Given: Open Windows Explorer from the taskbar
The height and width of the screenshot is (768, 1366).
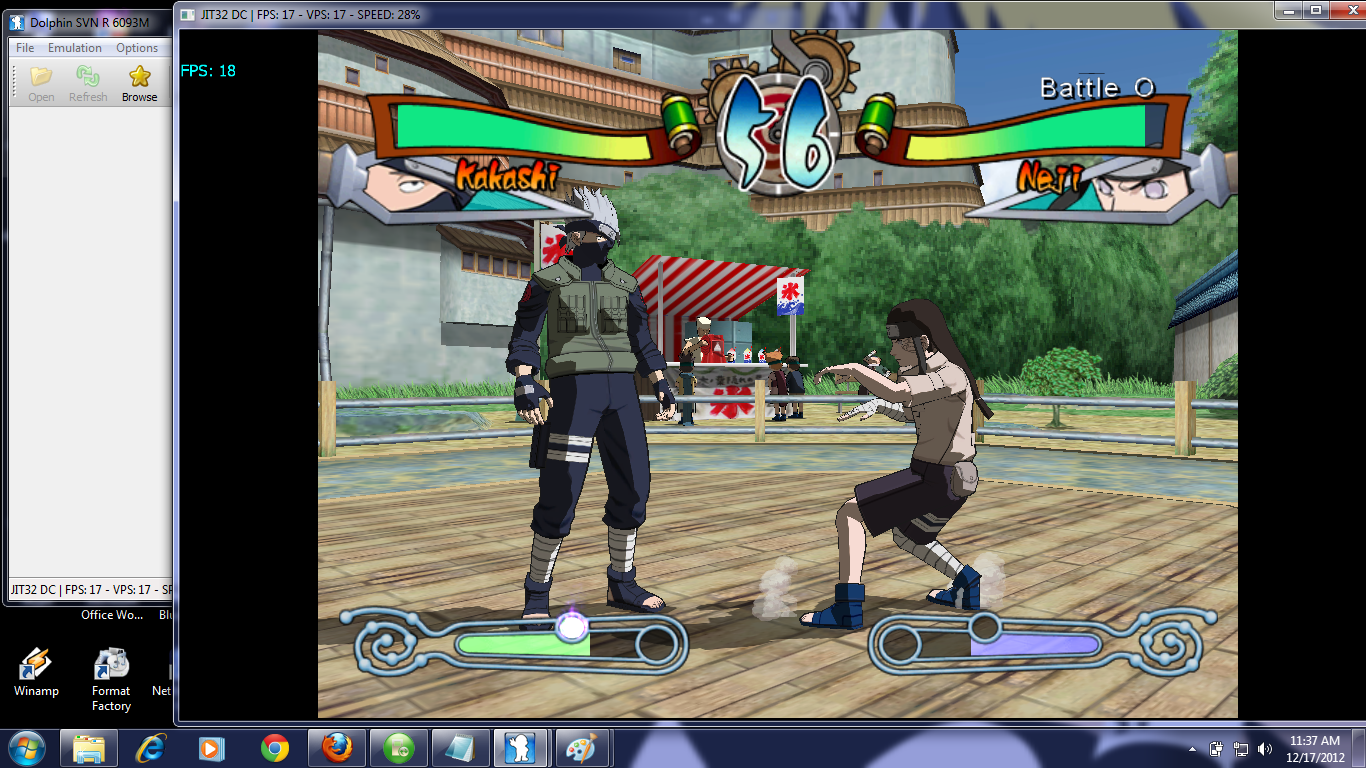Looking at the screenshot, I should [x=88, y=747].
